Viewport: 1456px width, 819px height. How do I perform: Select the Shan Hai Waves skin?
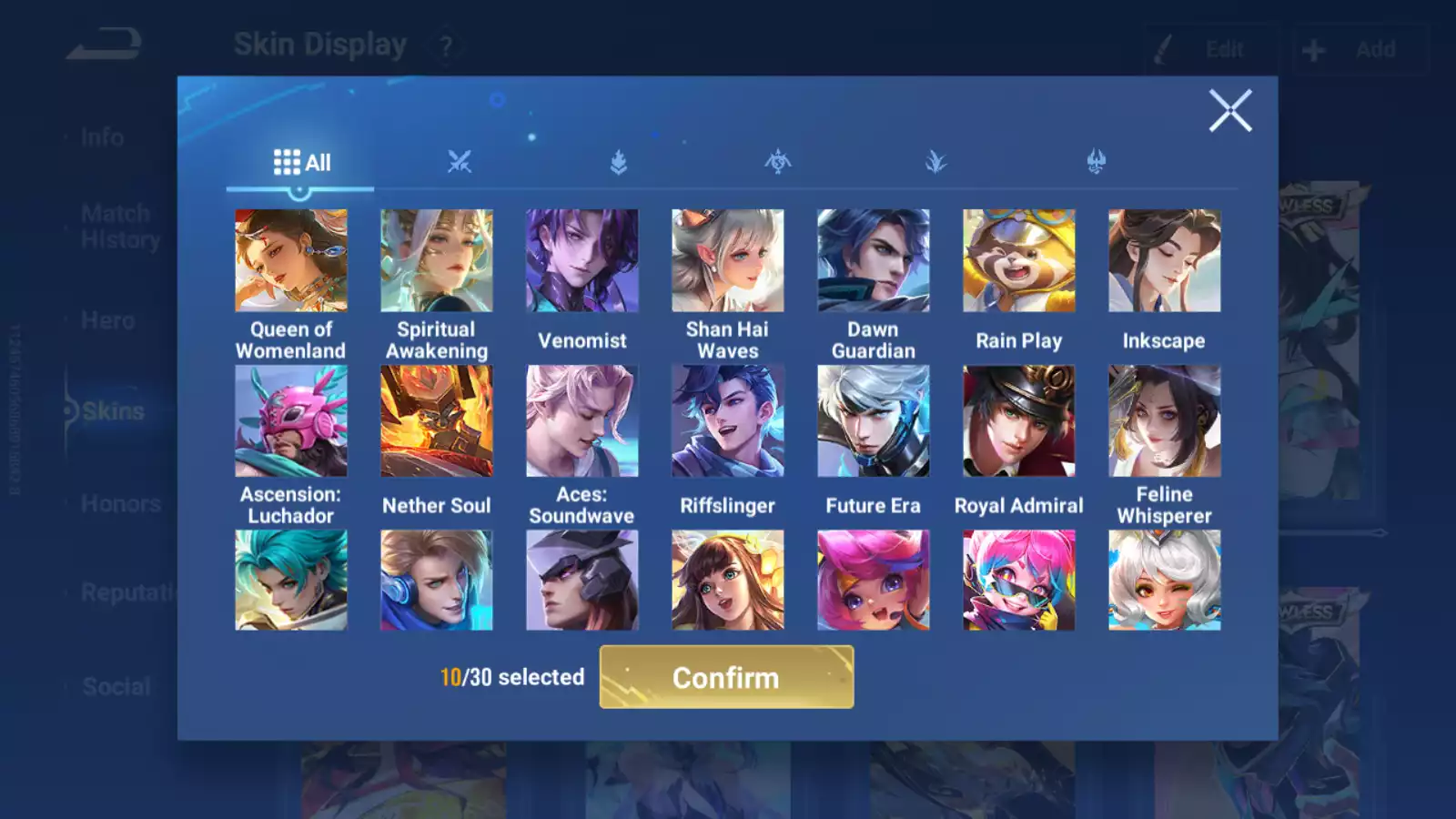(728, 261)
